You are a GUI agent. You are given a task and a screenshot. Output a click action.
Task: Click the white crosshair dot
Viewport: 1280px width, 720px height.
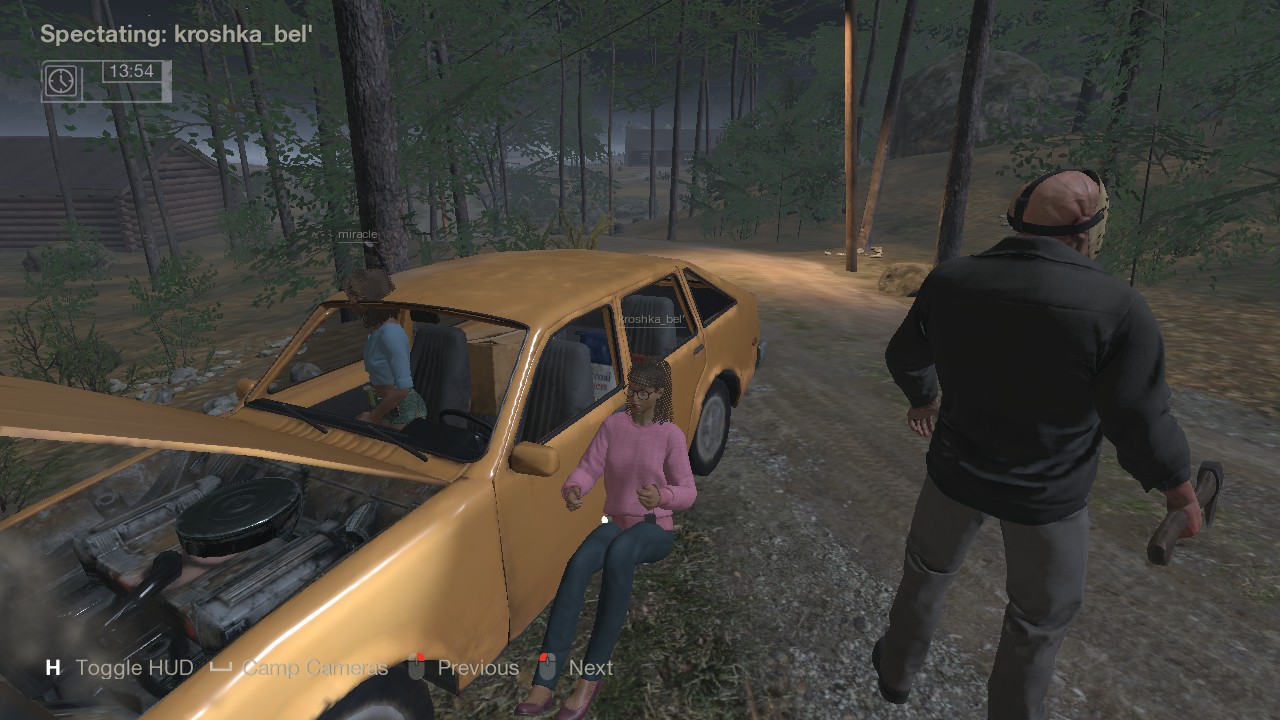pyautogui.click(x=605, y=518)
